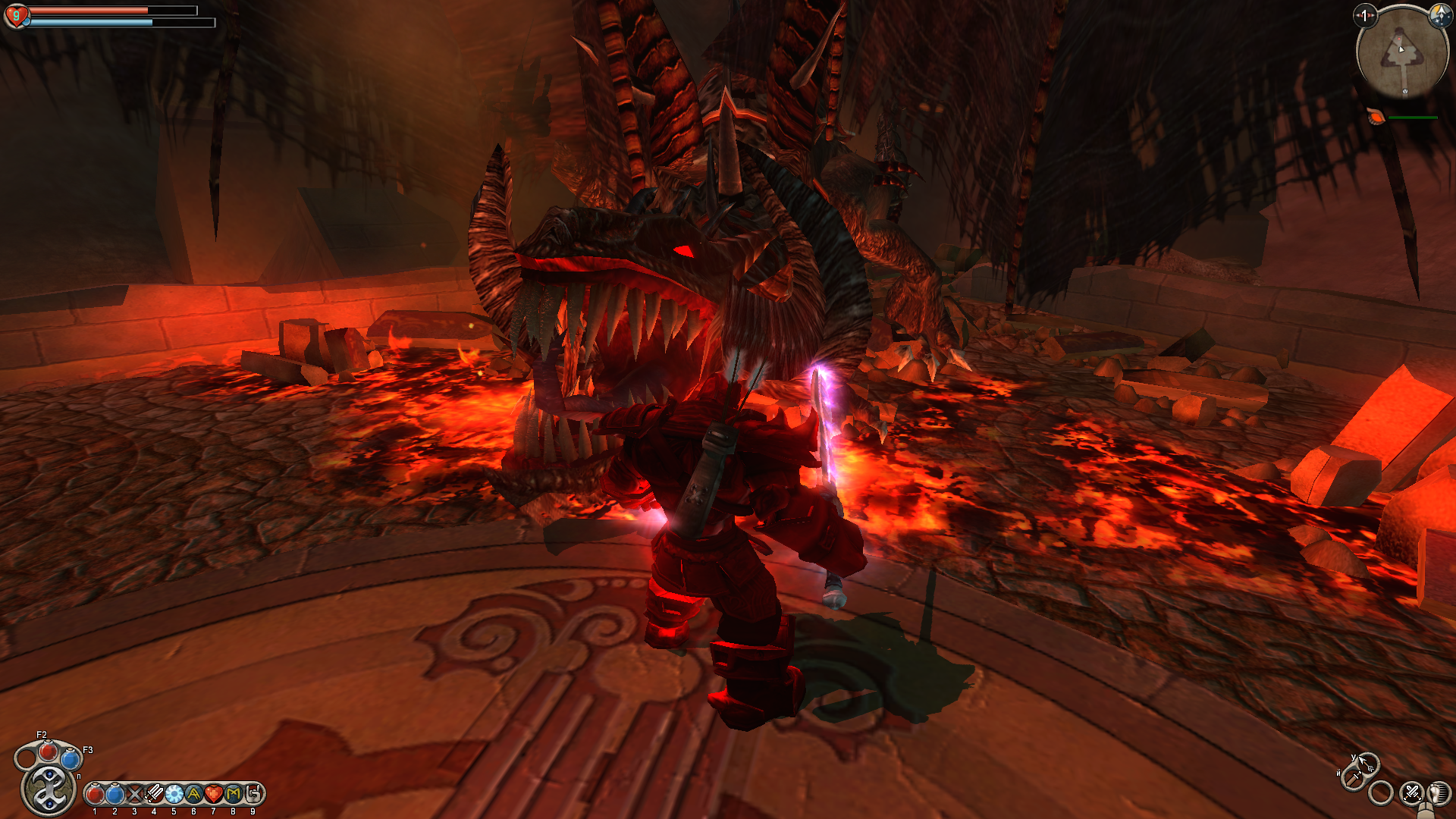The height and width of the screenshot is (819, 1456).
Task: Toggle the footprint sneak icon
Action: click(x=1439, y=793)
